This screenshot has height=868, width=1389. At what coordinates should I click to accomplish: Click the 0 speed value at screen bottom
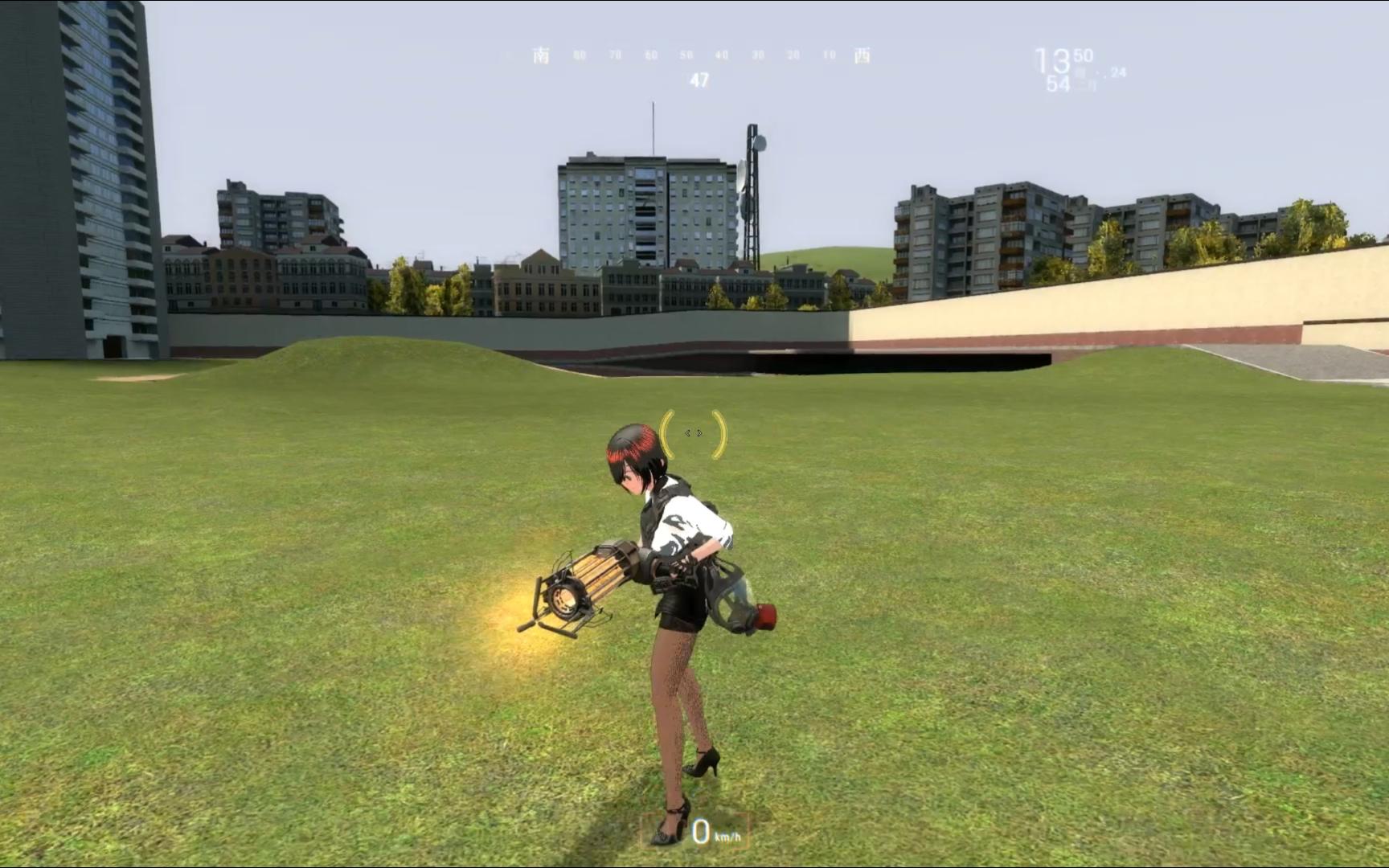tap(701, 831)
